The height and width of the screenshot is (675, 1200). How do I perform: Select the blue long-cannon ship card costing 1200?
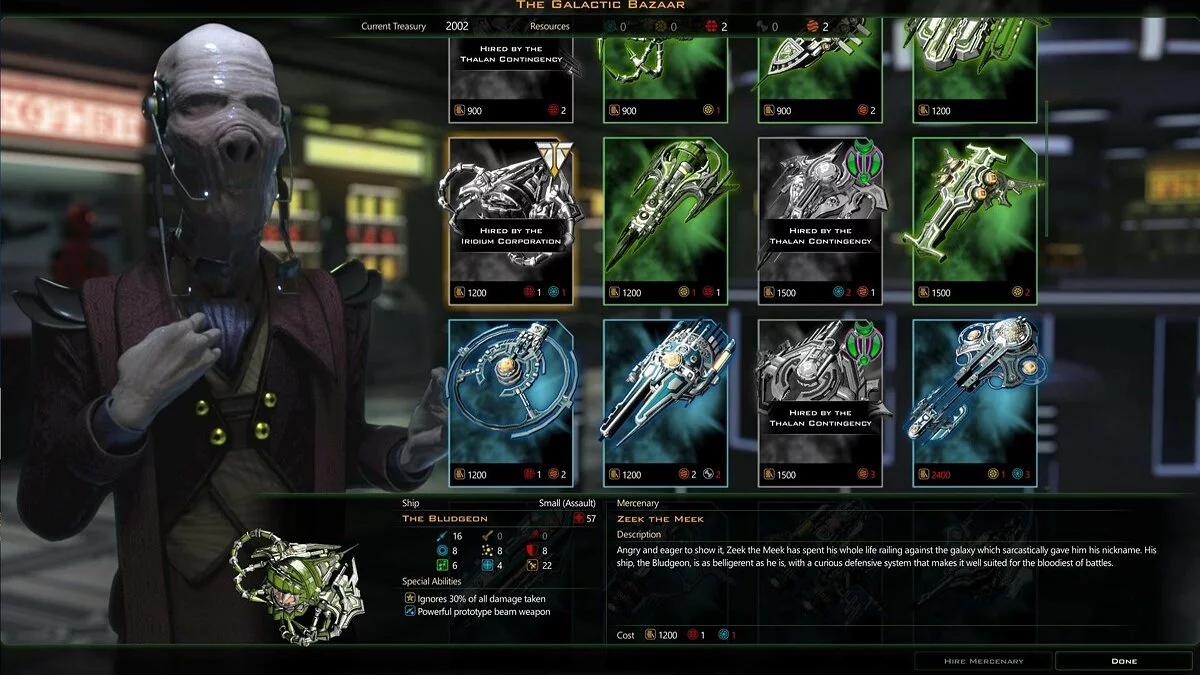tap(665, 402)
